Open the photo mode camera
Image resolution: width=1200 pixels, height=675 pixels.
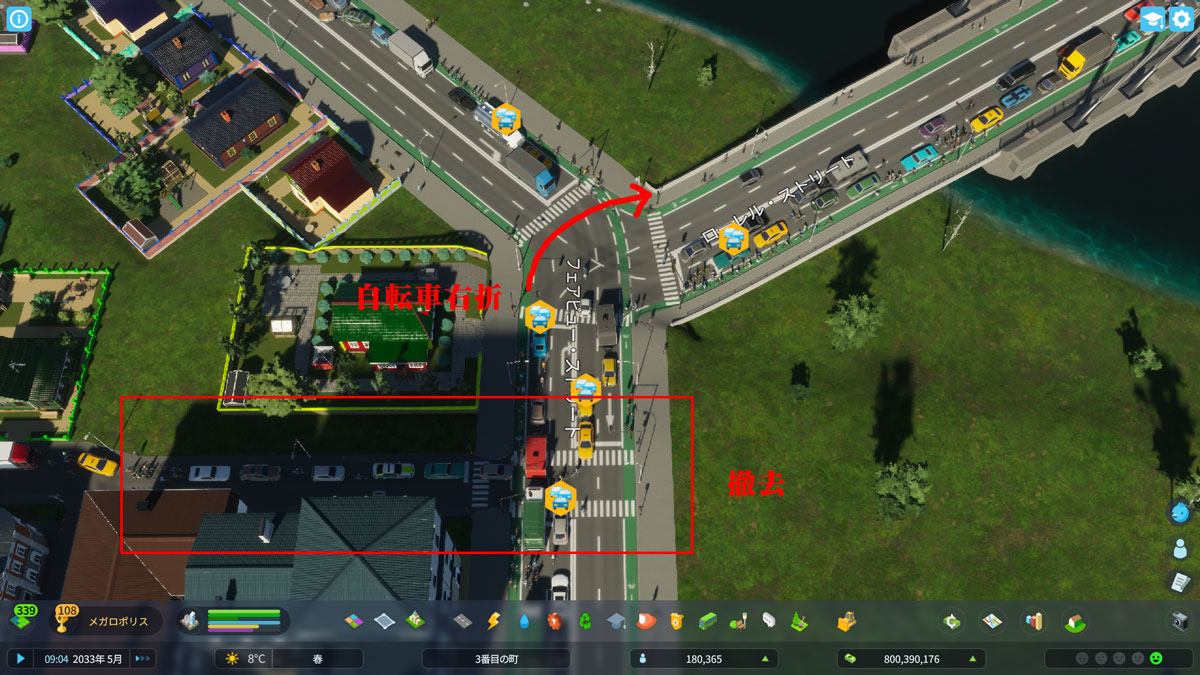[1180, 621]
